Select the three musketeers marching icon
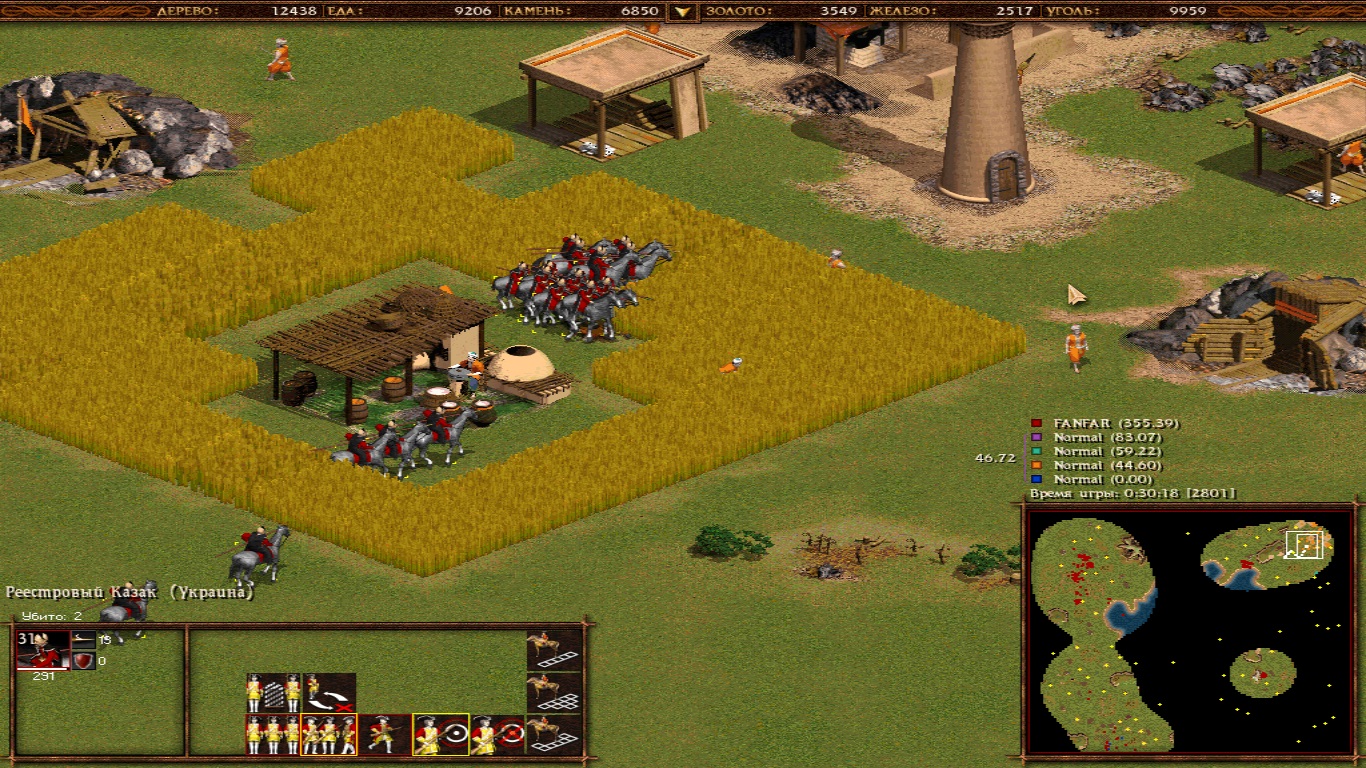 (x=329, y=735)
